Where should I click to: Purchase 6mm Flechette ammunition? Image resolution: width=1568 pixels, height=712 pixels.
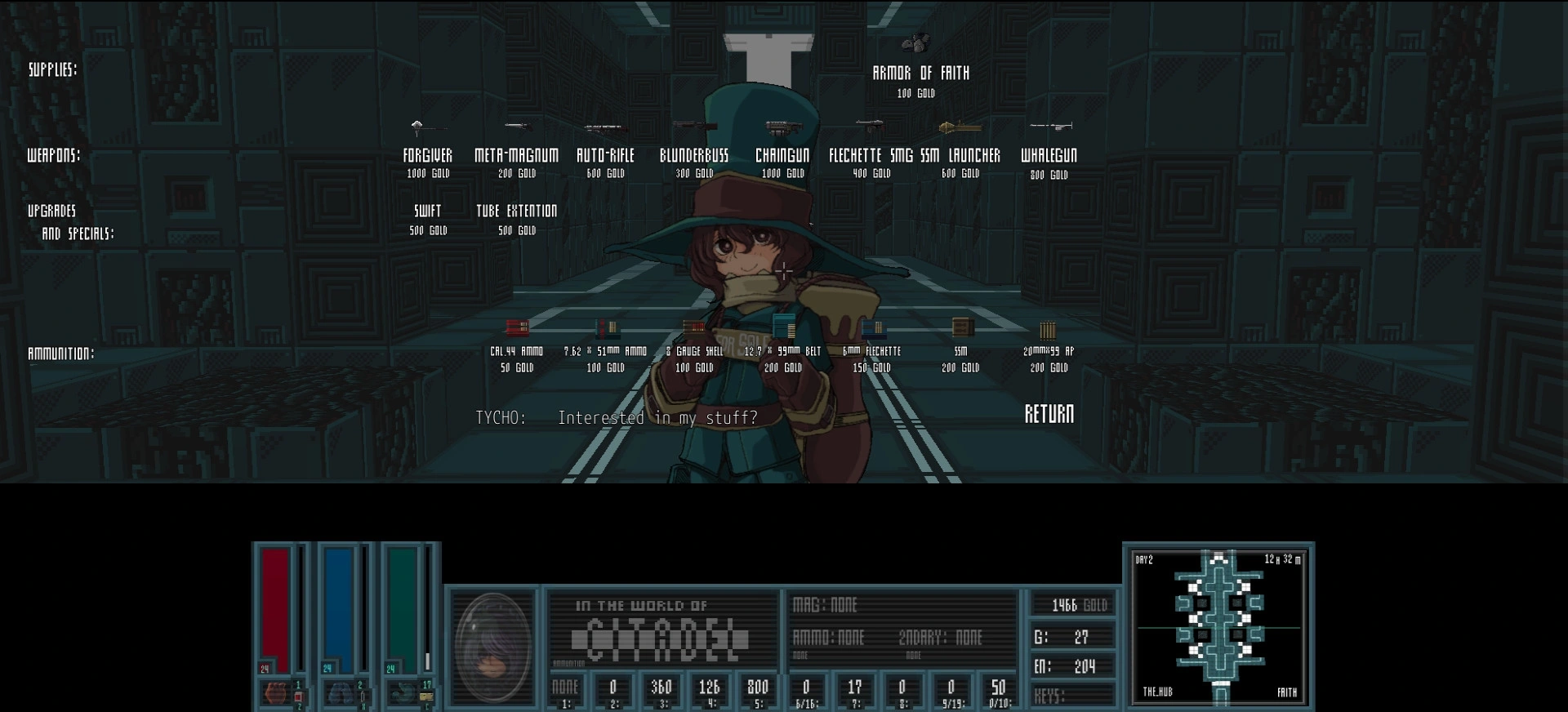click(871, 351)
